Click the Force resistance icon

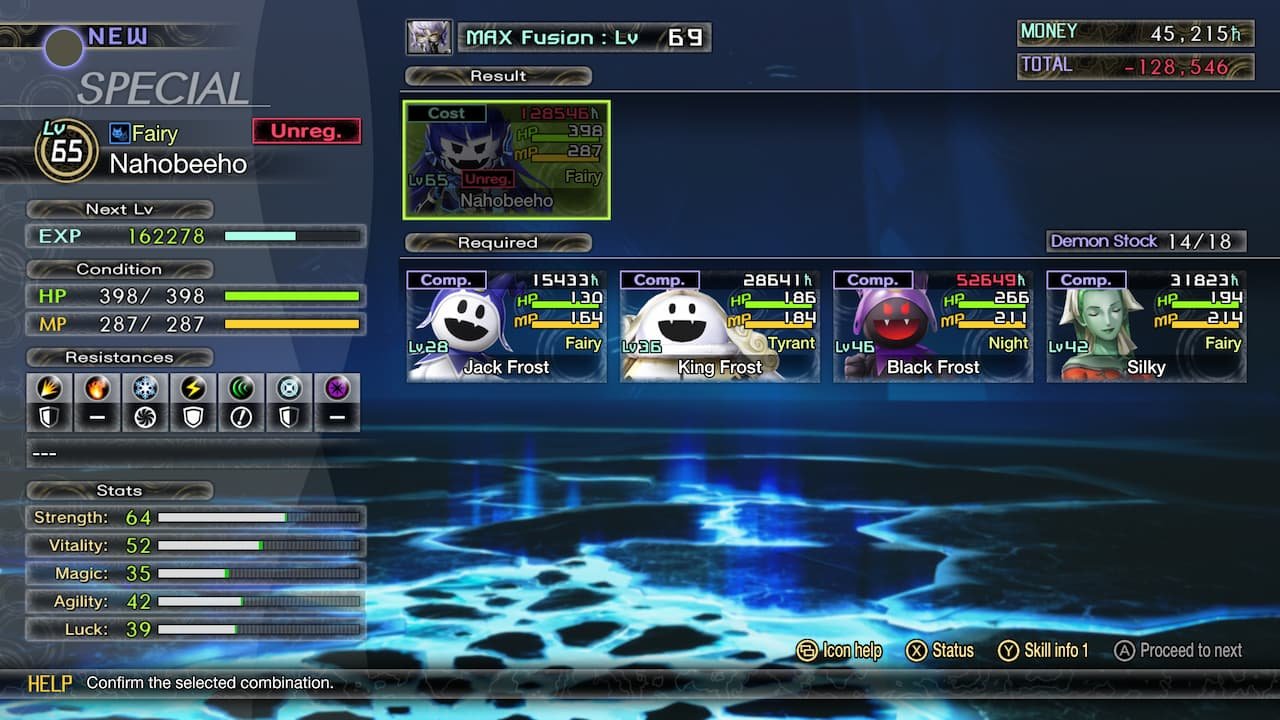pos(240,388)
